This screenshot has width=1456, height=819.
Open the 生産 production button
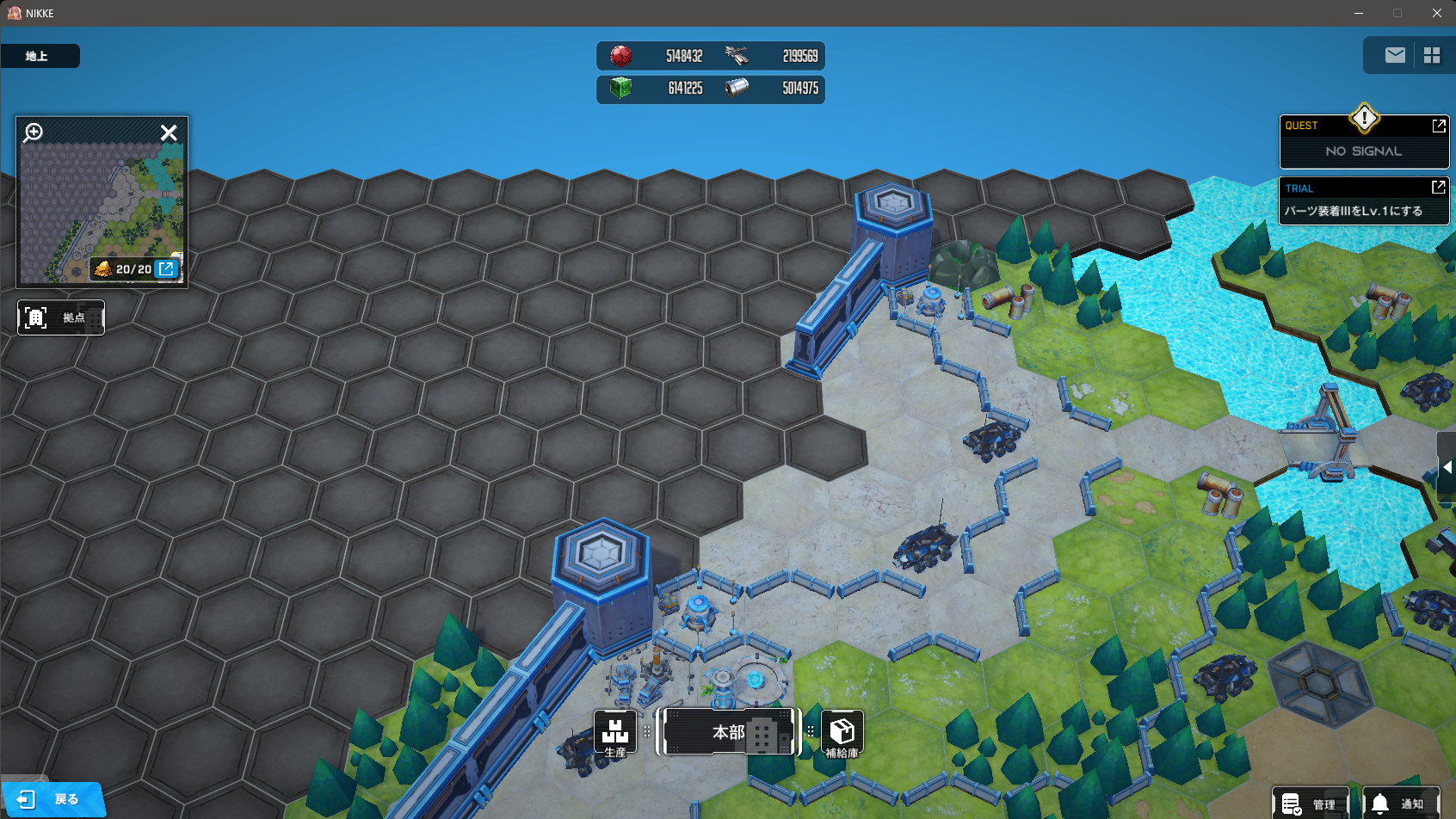(615, 733)
